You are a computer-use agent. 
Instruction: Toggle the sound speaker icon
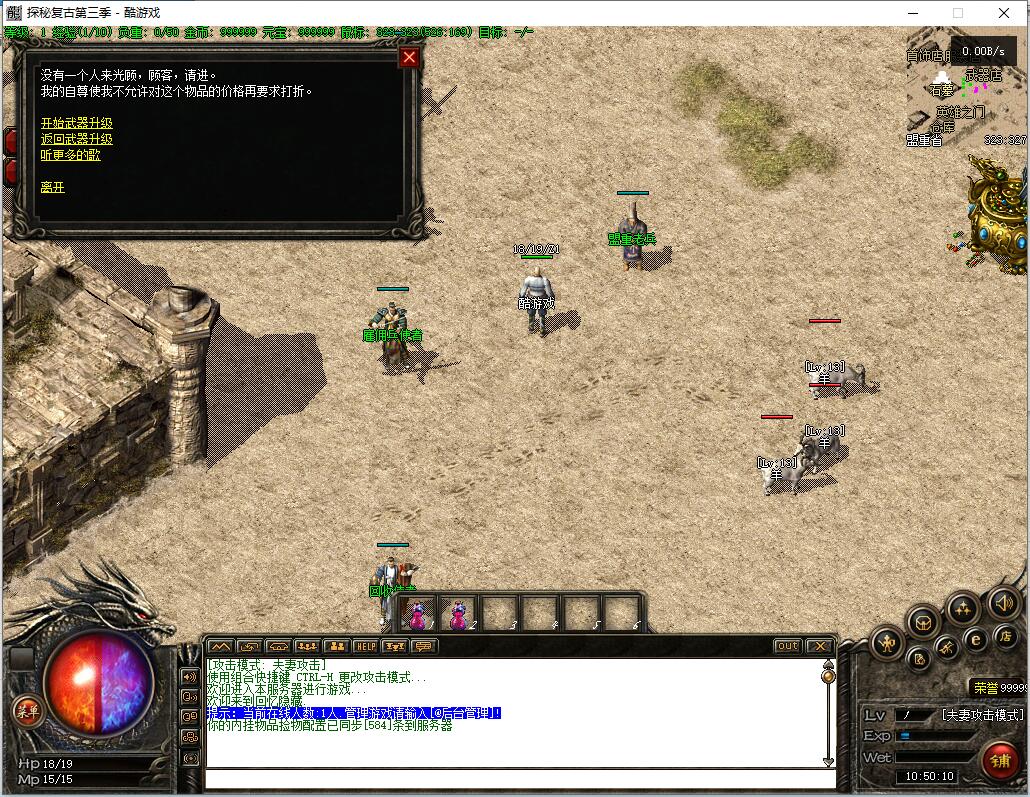[x=1003, y=602]
